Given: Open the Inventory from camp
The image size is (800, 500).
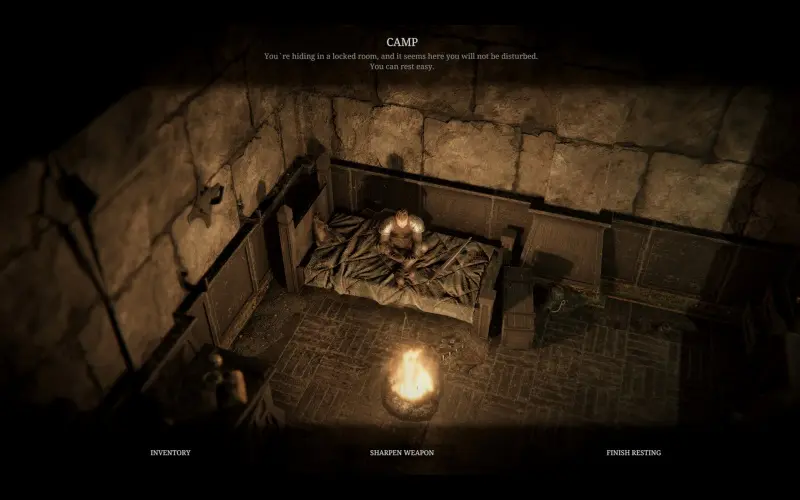Looking at the screenshot, I should click(x=170, y=453).
